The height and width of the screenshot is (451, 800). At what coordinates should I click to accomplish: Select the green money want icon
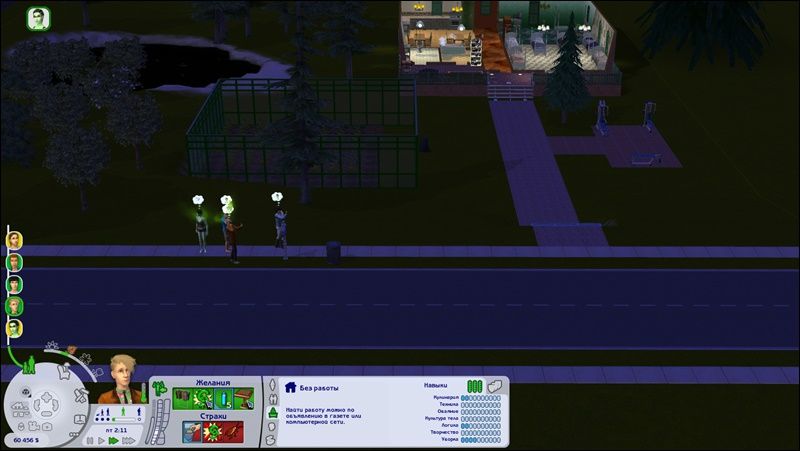pyautogui.click(x=203, y=399)
